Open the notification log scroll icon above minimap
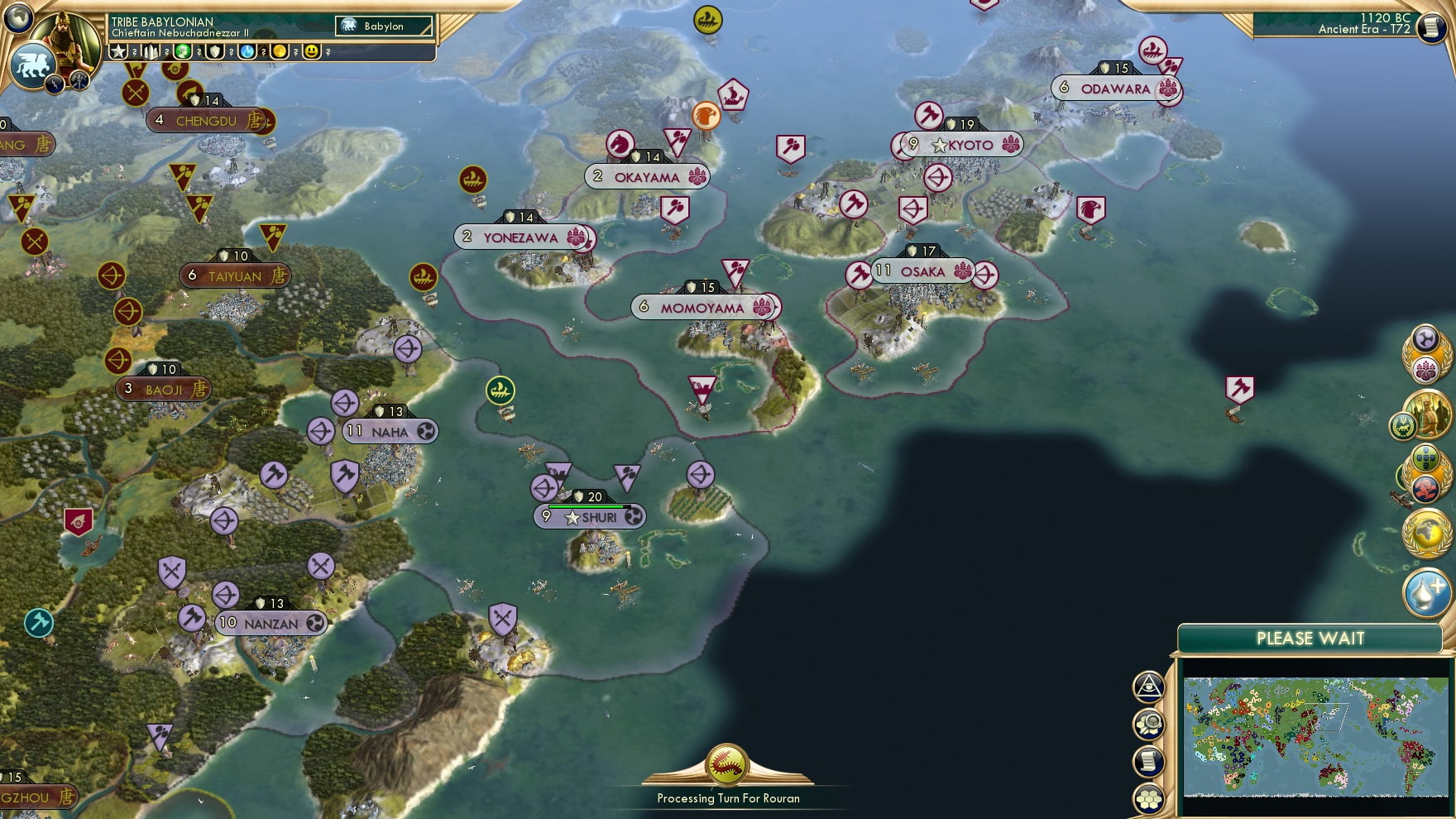Image resolution: width=1456 pixels, height=819 pixels. [1148, 760]
